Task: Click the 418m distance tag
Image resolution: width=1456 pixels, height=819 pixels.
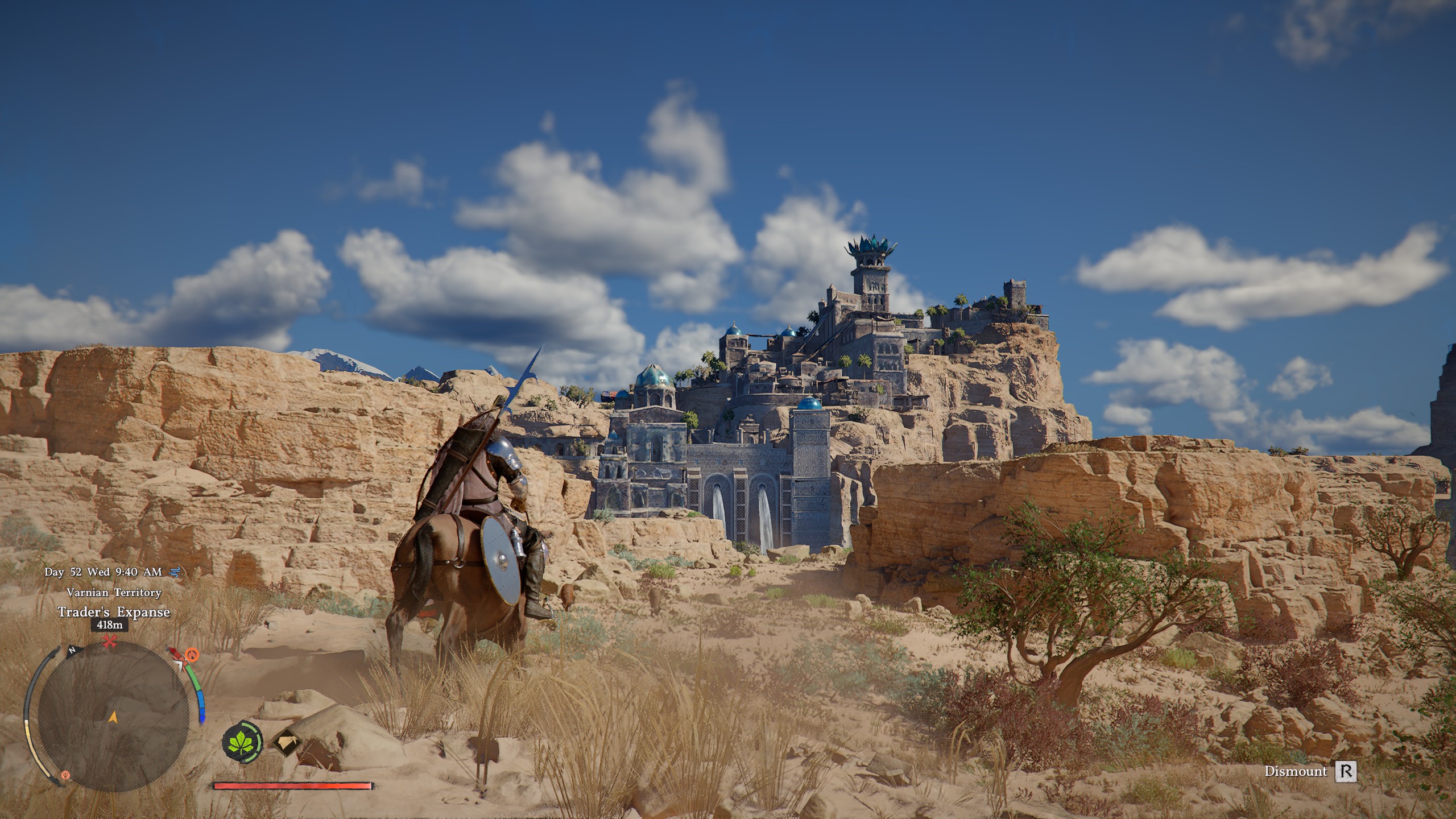Action: pos(109,625)
